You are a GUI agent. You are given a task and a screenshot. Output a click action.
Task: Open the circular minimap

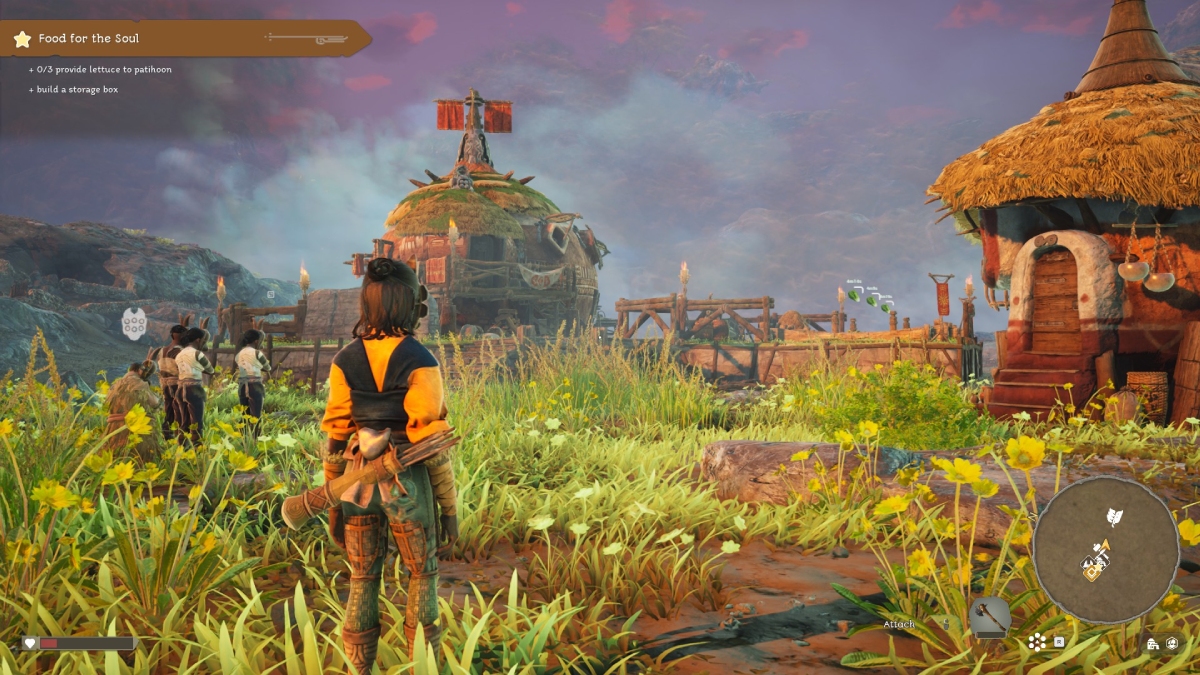click(1105, 549)
